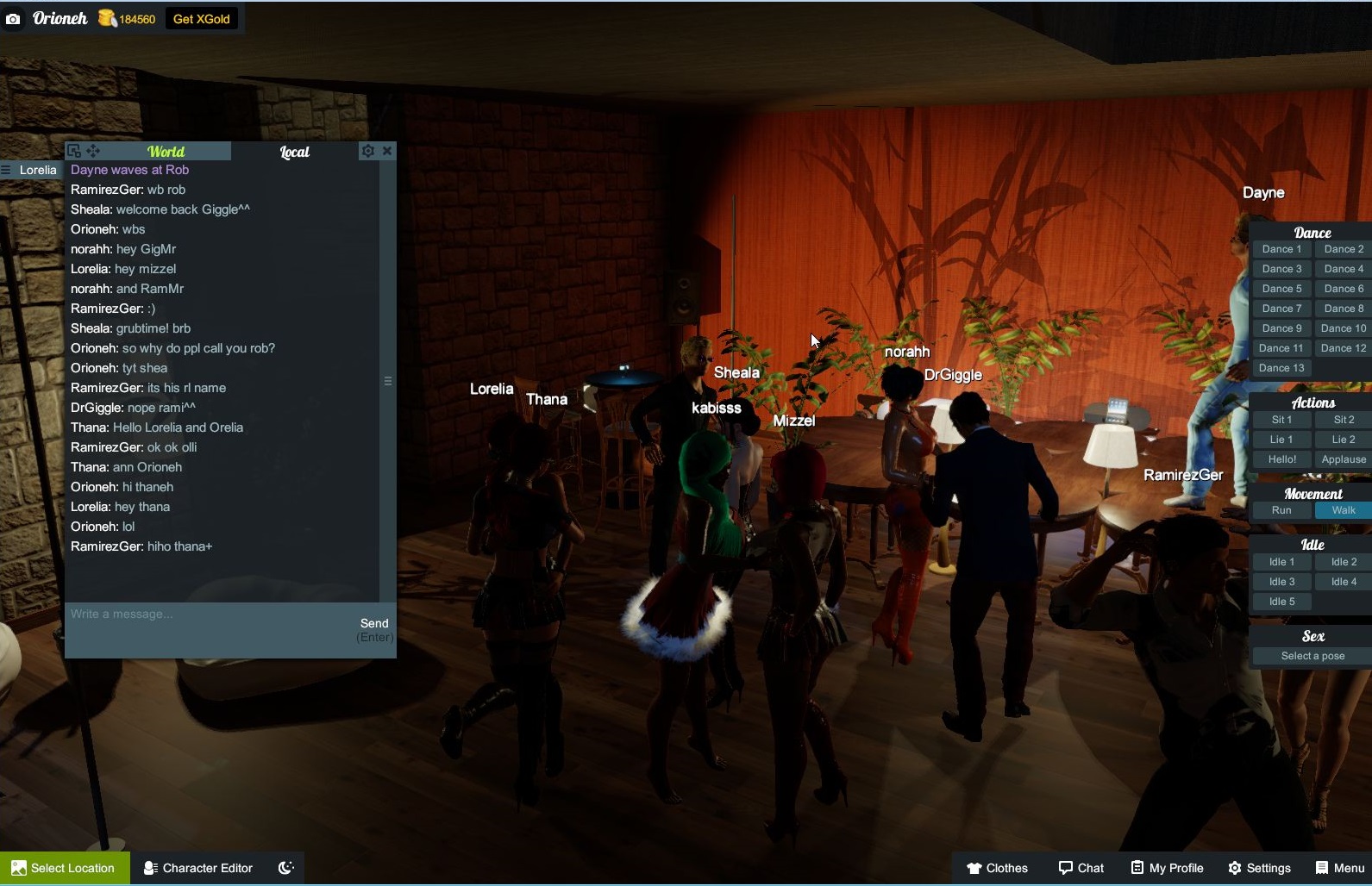
Task: Open the Sex pose selector
Action: click(1311, 656)
